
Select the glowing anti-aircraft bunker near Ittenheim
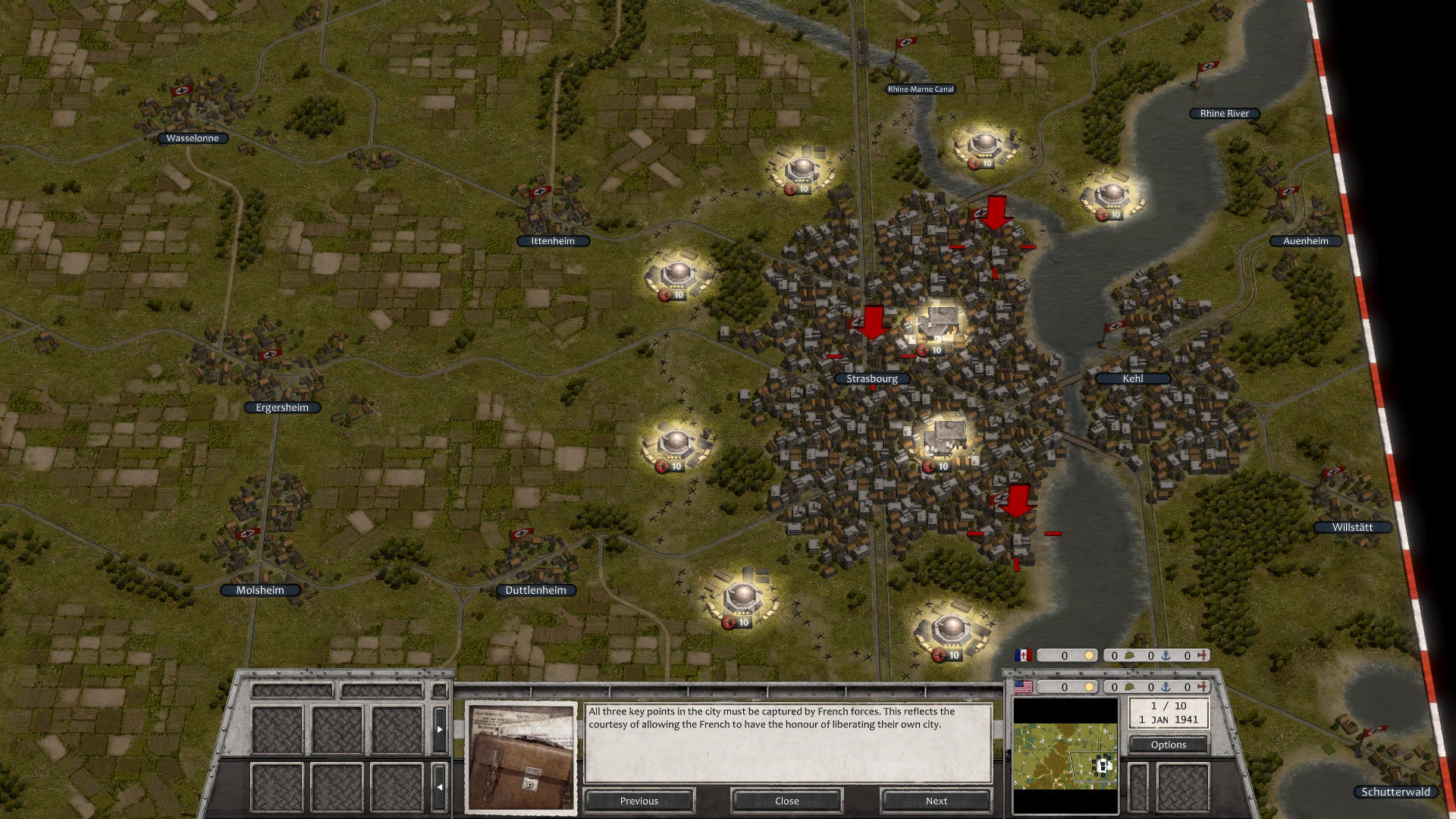(677, 273)
